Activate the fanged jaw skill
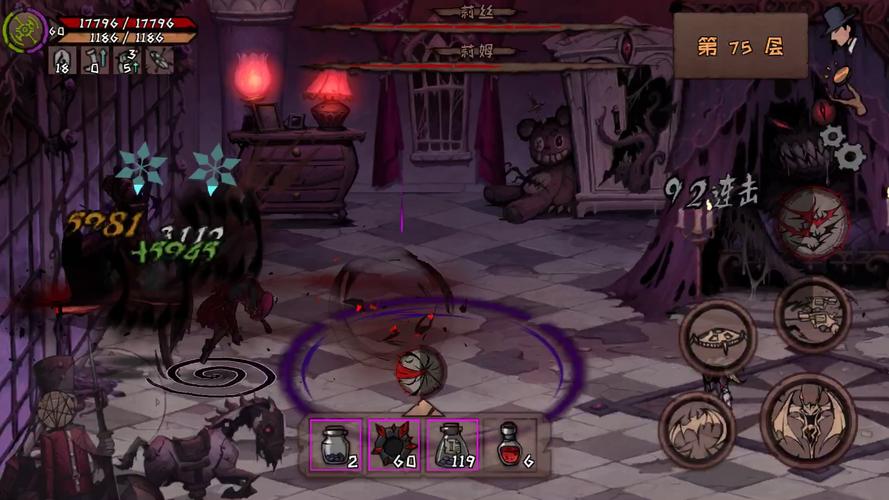Screen dimensions: 889x500 click(716, 336)
